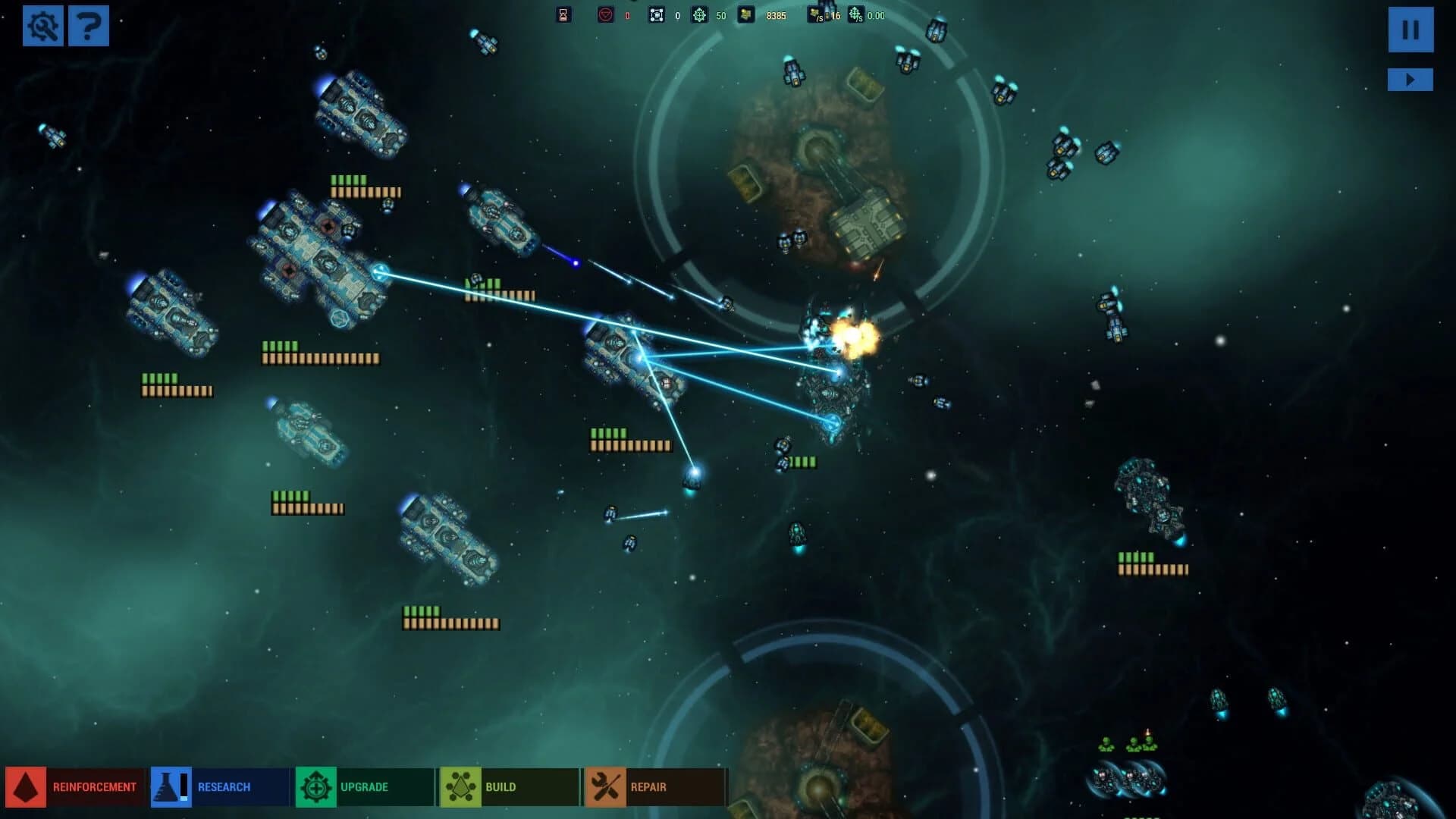Open the game settings wrench icon

[44, 27]
